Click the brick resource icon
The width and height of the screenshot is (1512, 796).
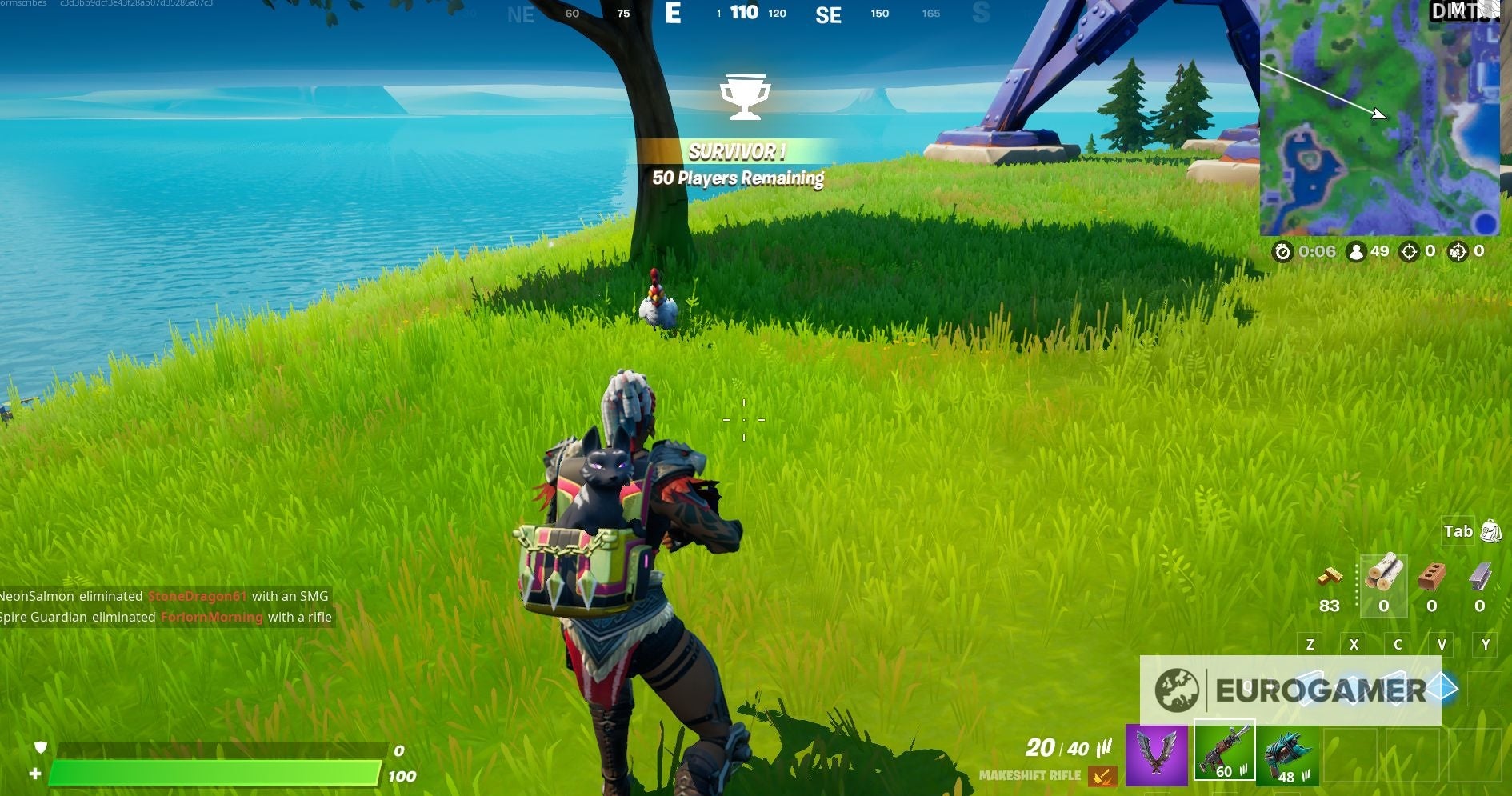point(1430,578)
